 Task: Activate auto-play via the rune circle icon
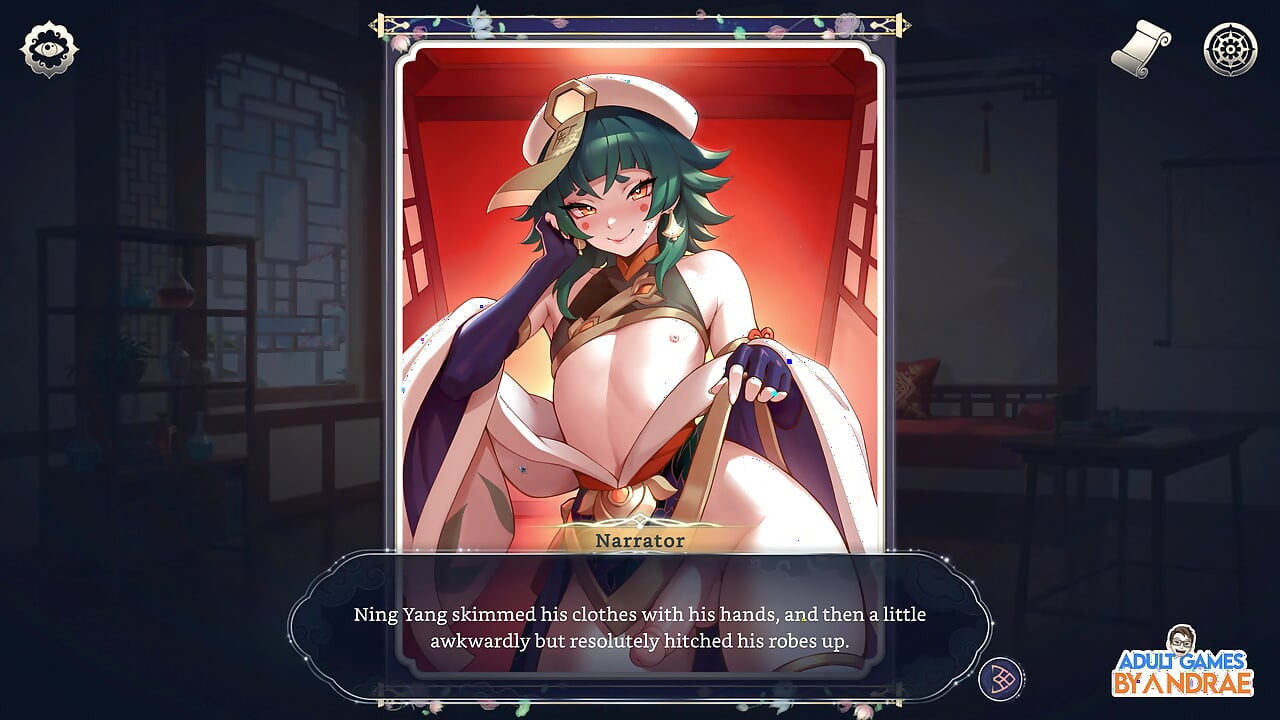tap(1000, 677)
